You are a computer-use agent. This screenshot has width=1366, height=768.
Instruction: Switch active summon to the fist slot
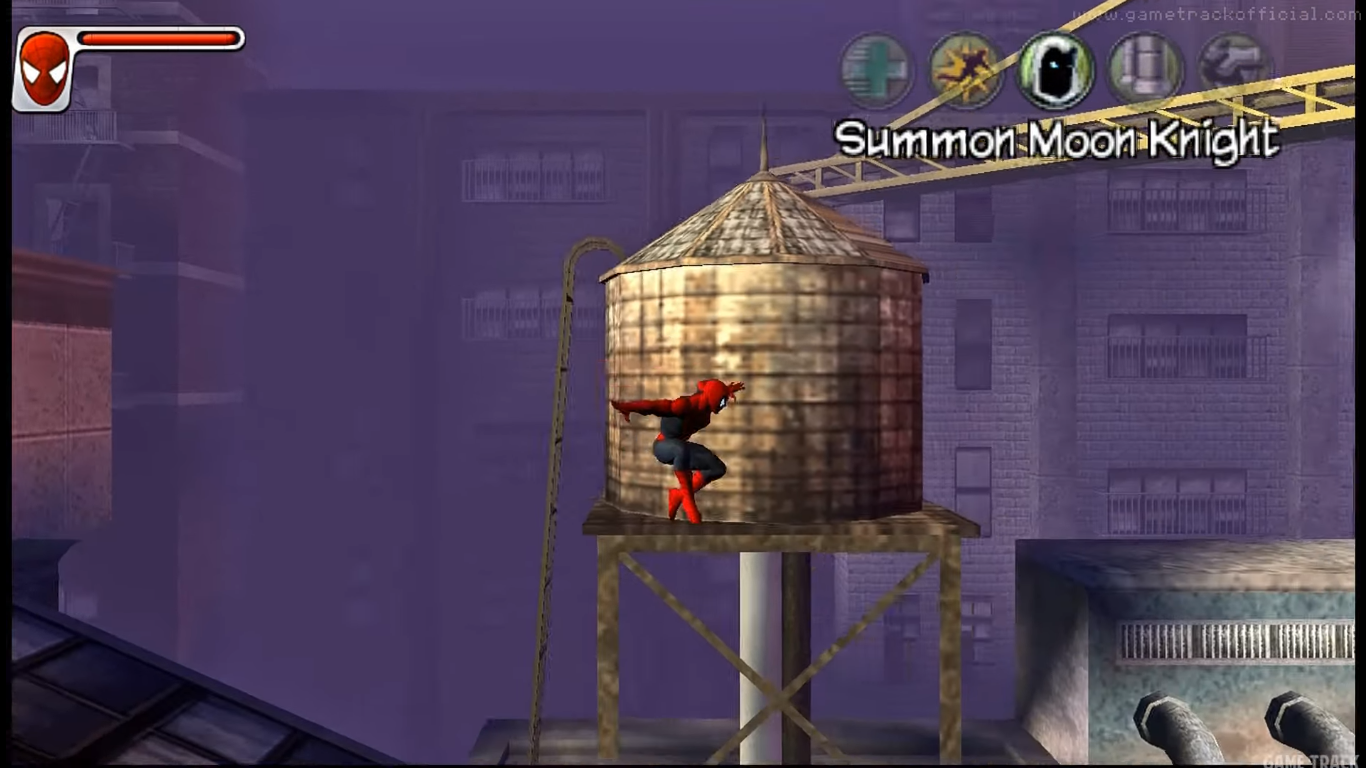click(x=1231, y=68)
